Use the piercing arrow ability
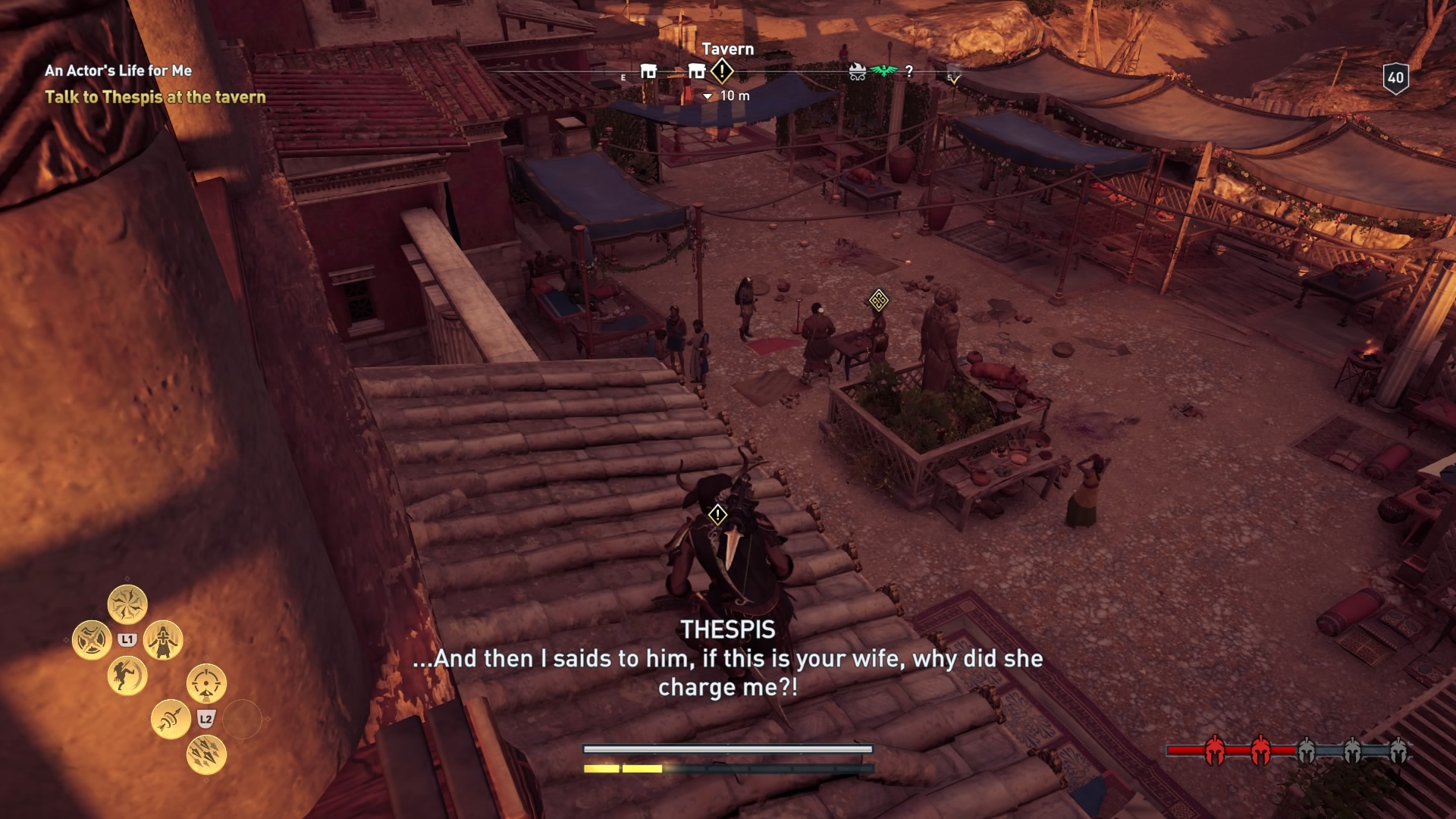 171,719
